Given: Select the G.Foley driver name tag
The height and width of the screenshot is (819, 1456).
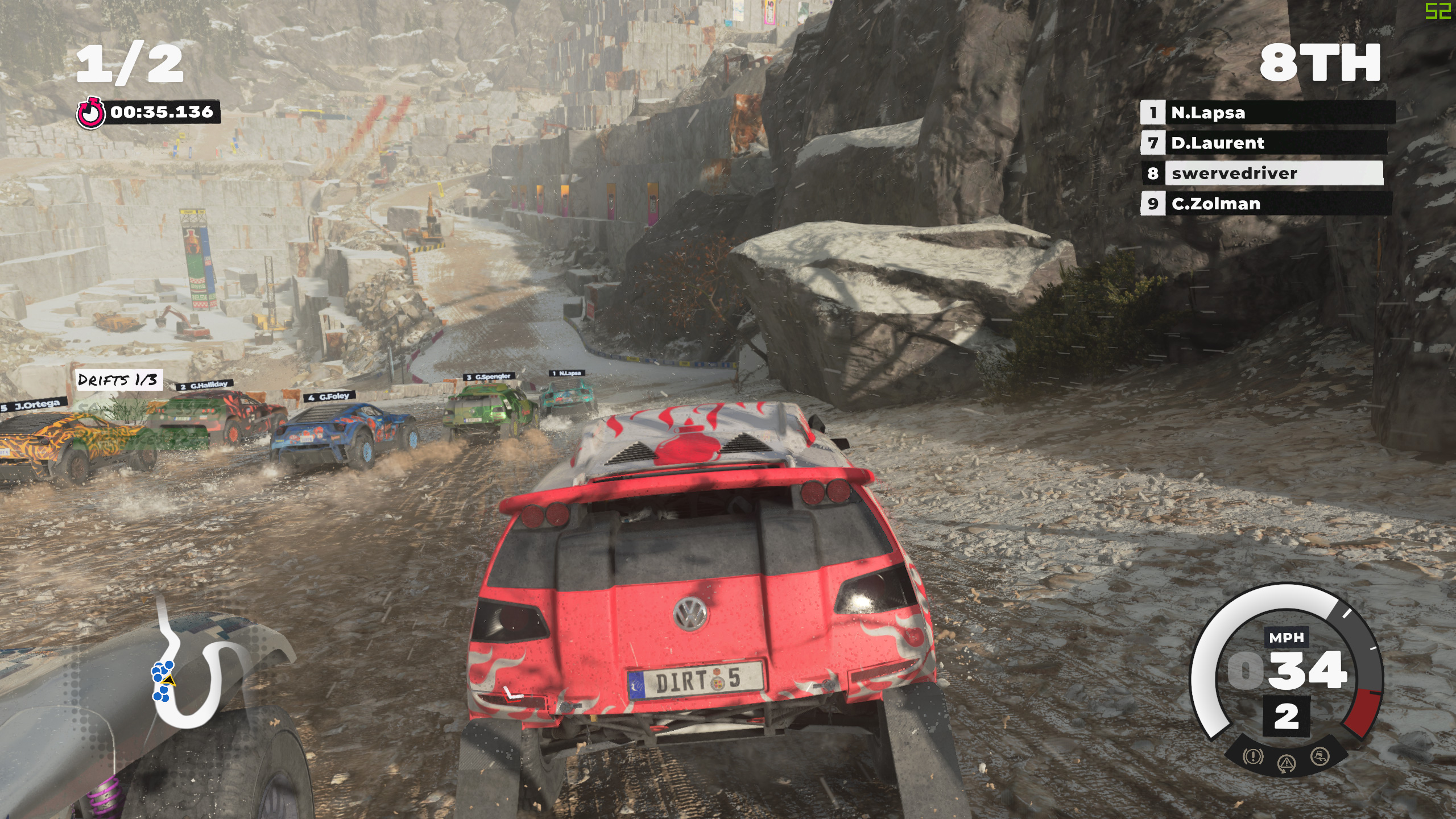Looking at the screenshot, I should tap(329, 396).
